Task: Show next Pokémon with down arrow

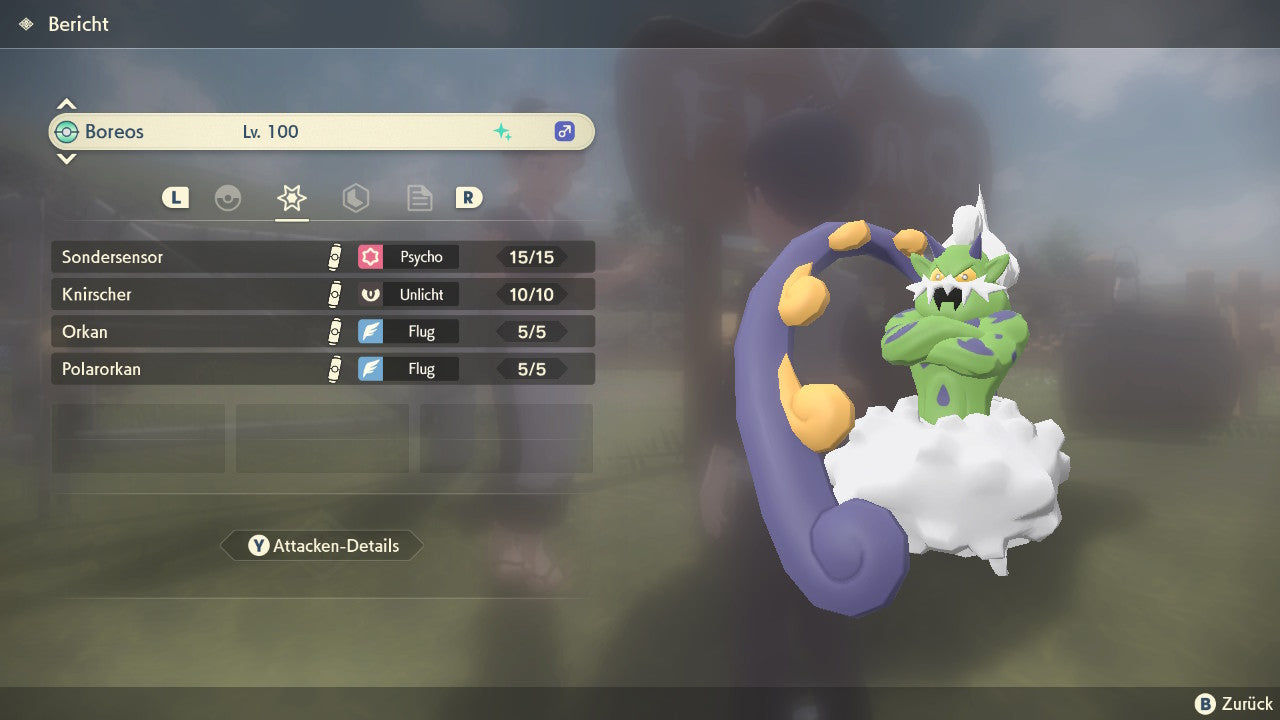Action: coord(66,159)
